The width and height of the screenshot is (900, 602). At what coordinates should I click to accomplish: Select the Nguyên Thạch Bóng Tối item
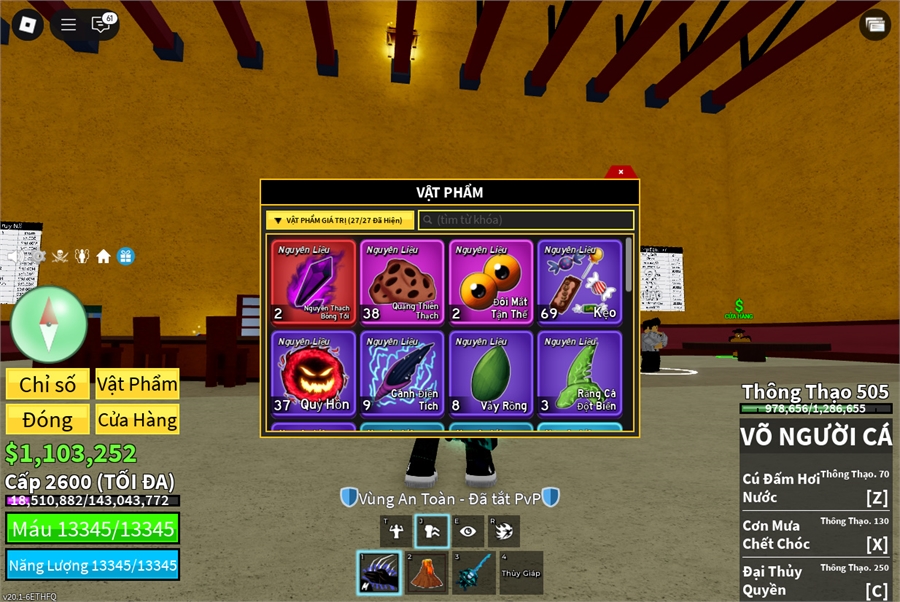(x=314, y=283)
